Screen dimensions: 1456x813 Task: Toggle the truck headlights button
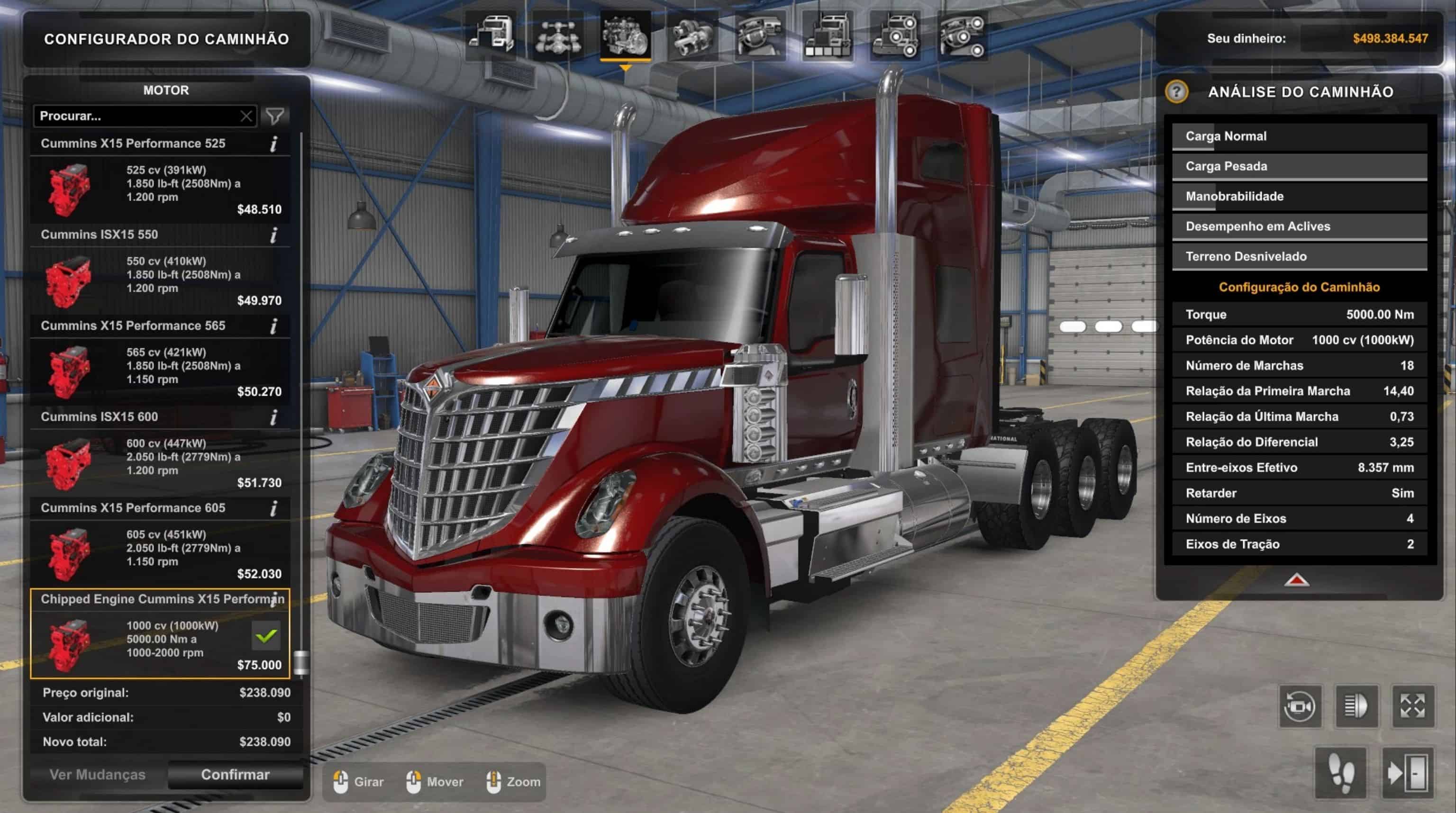(x=1356, y=706)
